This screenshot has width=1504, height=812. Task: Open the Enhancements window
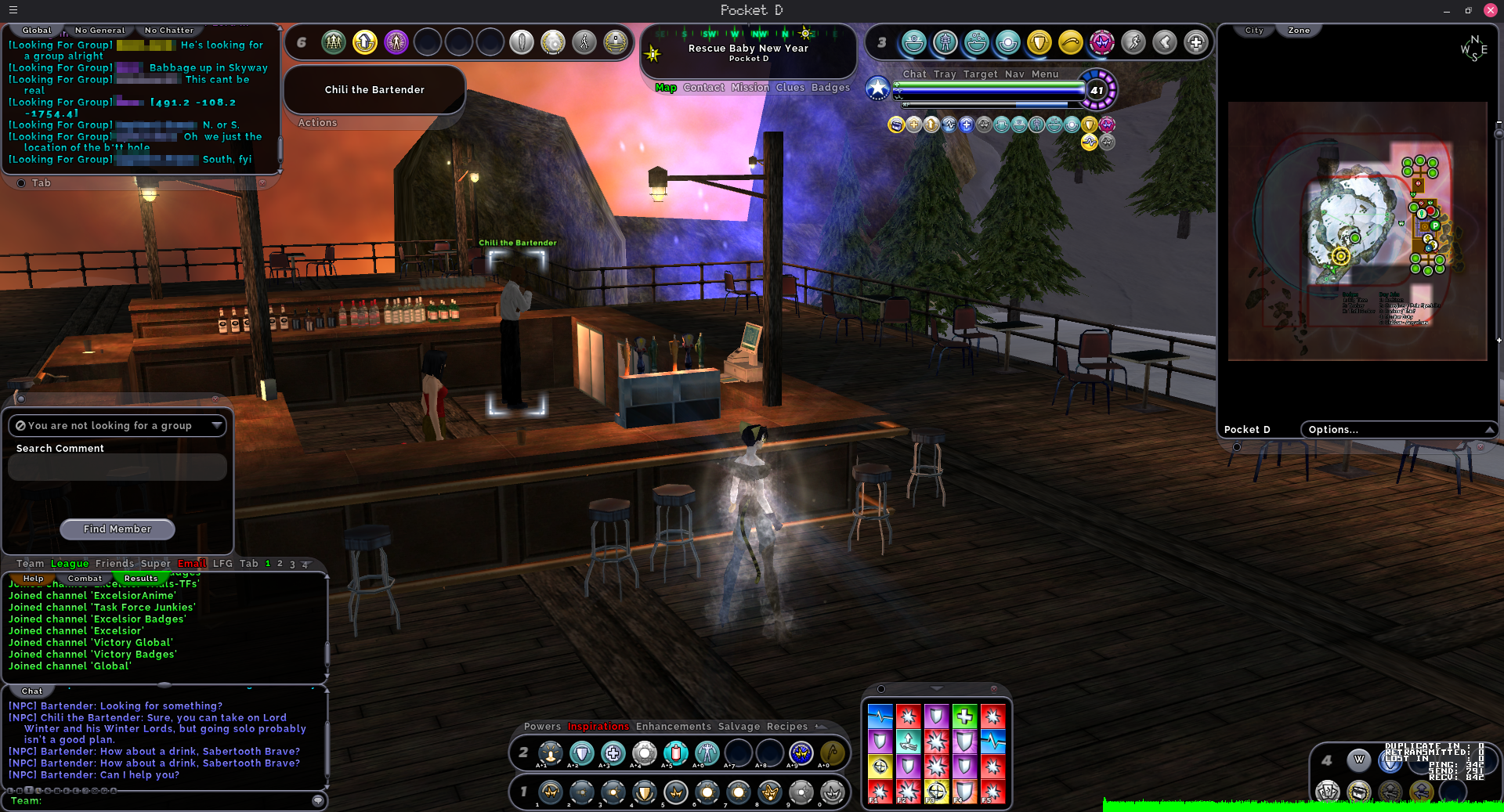(x=674, y=727)
